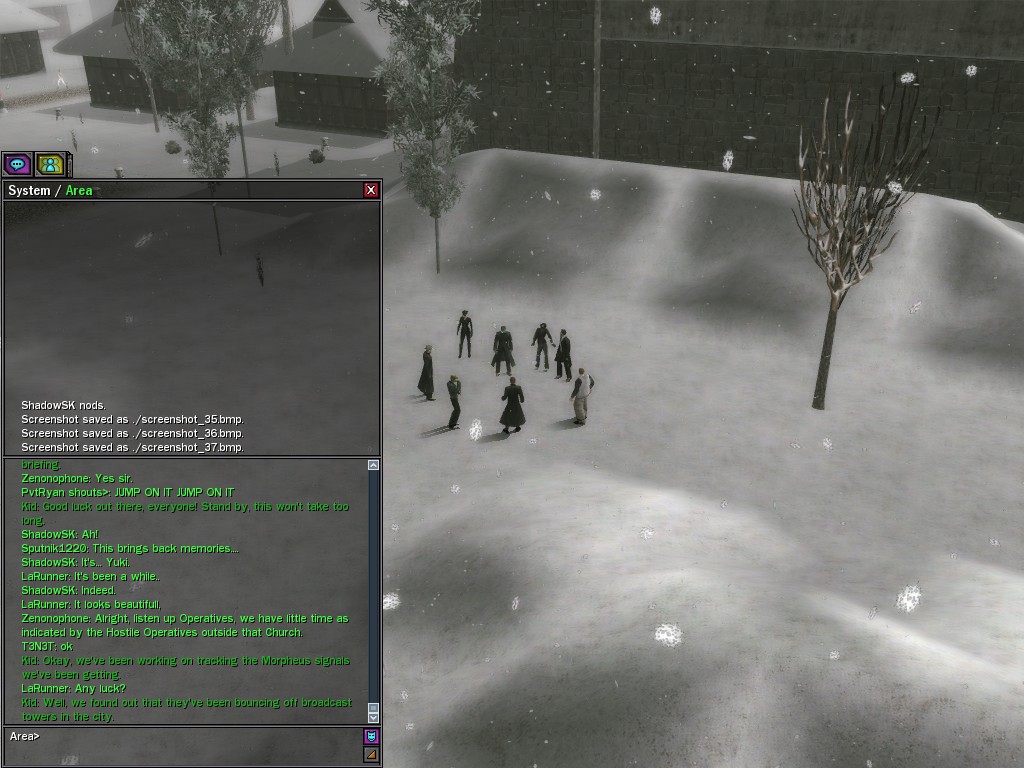The height and width of the screenshot is (768, 1024).
Task: Open the purple speech bubble chat icon
Action: coord(17,164)
